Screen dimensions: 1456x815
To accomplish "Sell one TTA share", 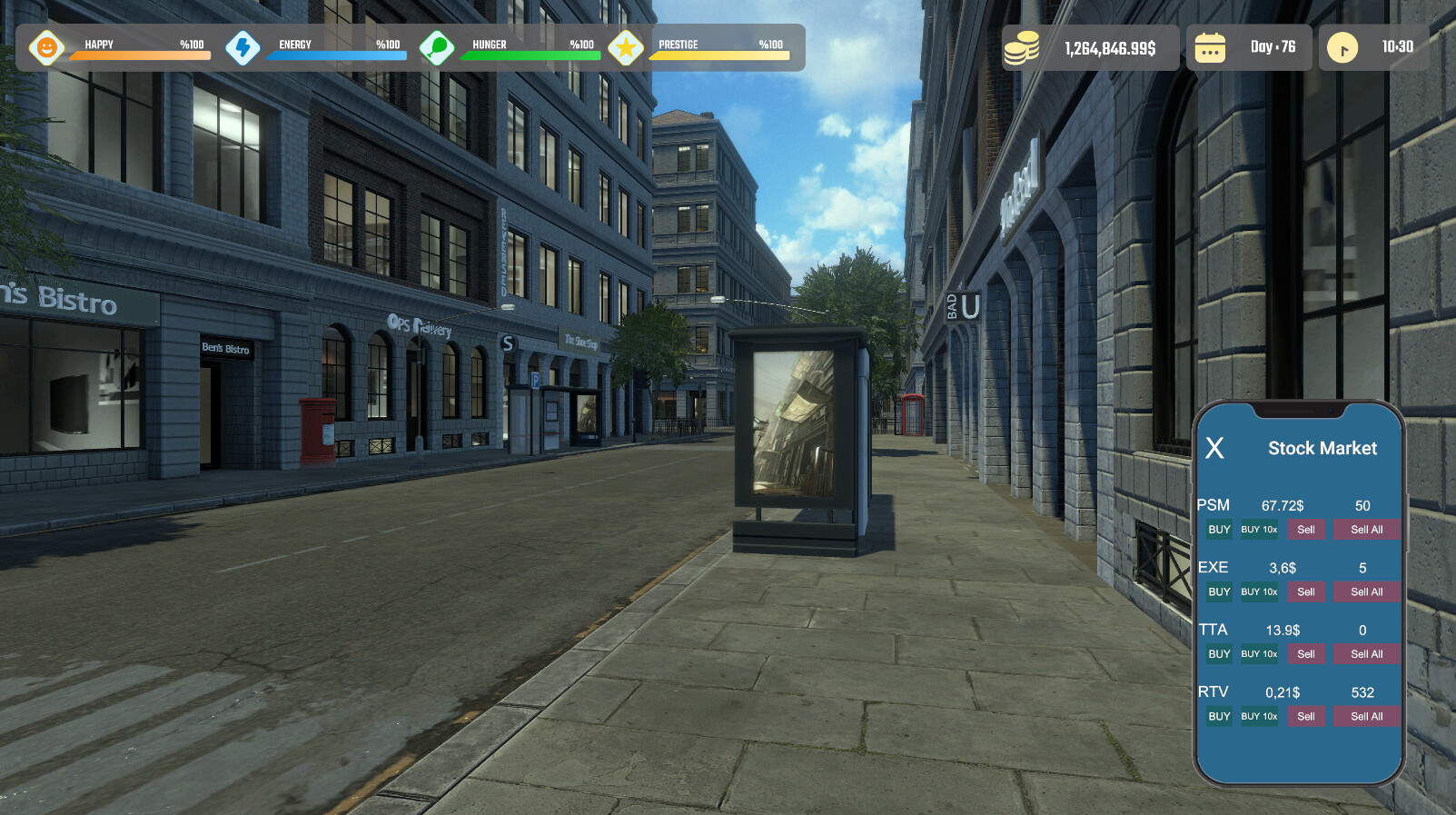I will (1306, 654).
